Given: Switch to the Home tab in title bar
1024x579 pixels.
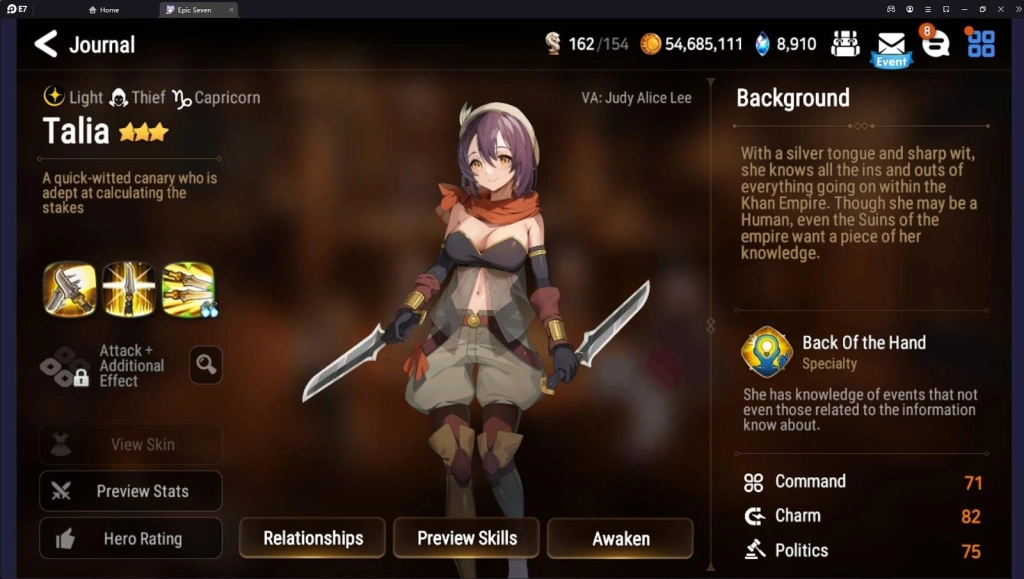Looking at the screenshot, I should (x=104, y=9).
